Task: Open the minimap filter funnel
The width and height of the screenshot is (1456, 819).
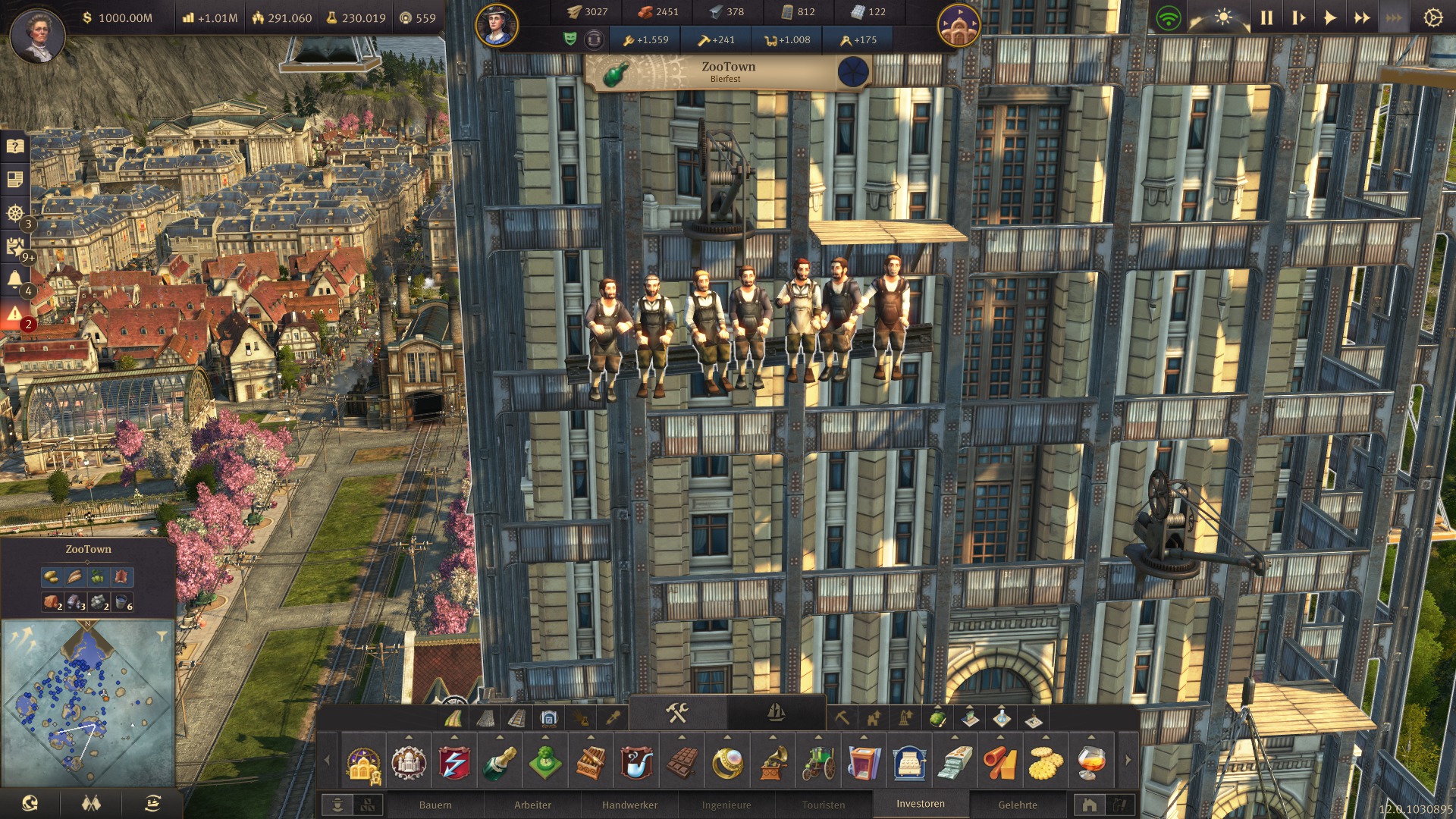Action: tap(162, 636)
